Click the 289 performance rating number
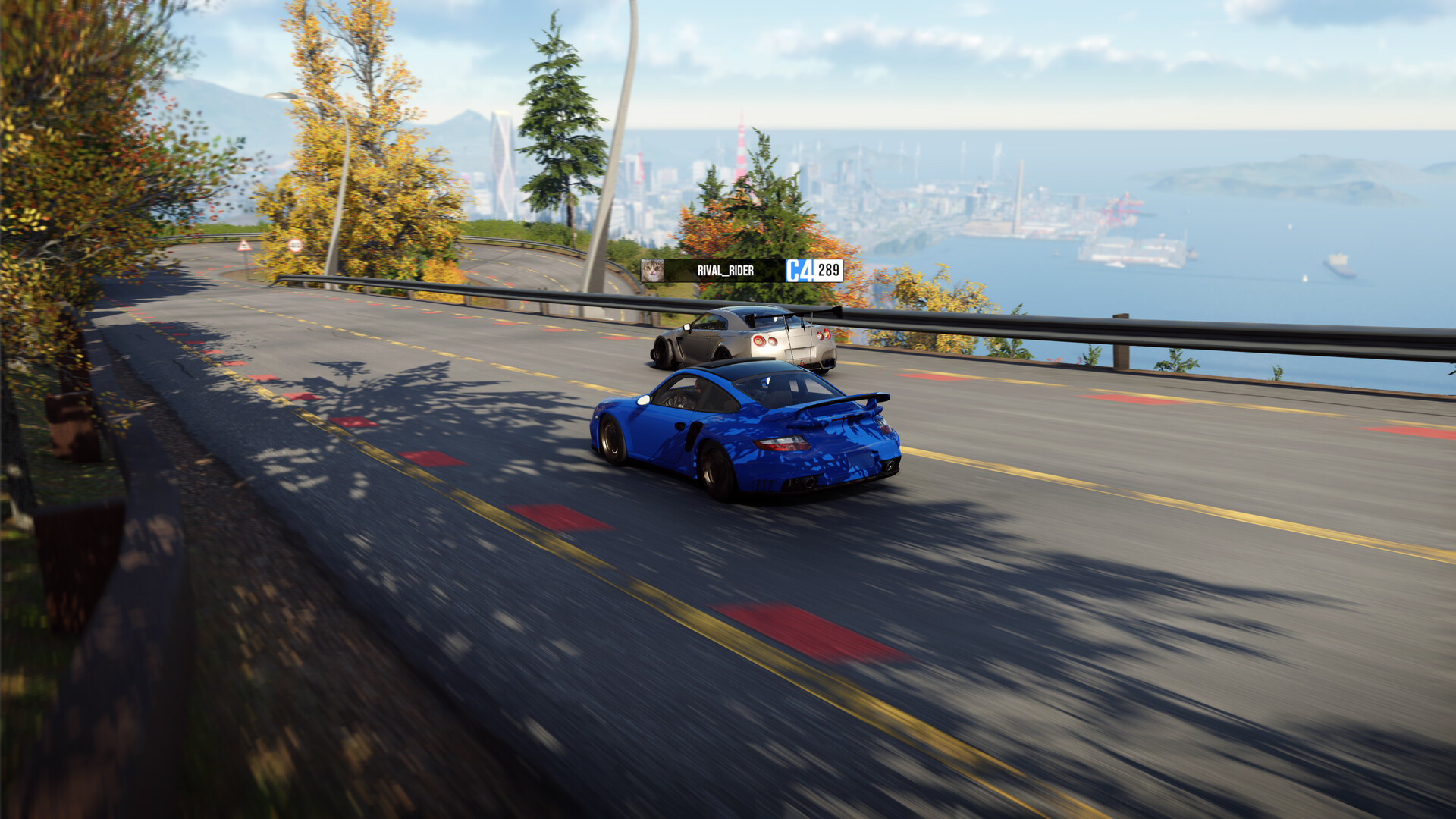 tap(829, 270)
